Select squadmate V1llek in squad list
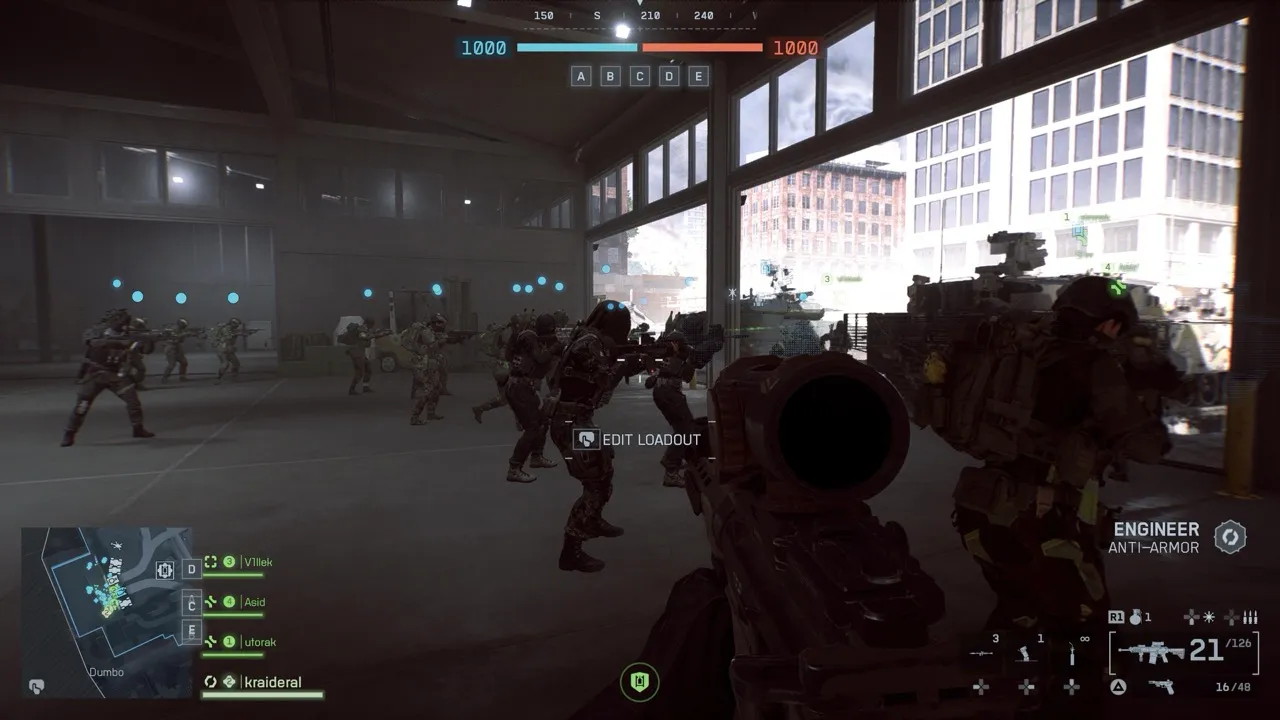 tap(257, 563)
